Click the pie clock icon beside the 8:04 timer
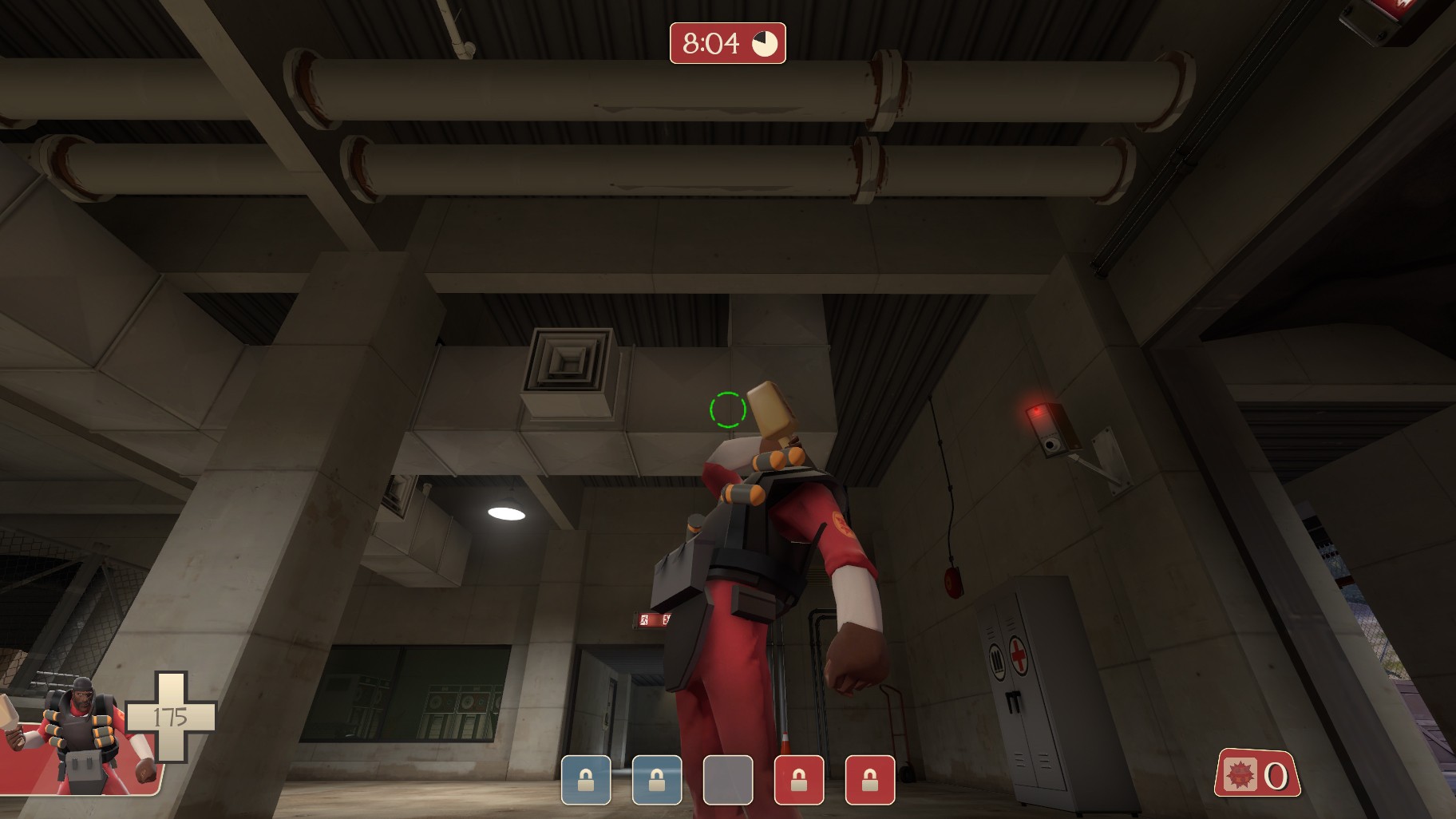The height and width of the screenshot is (819, 1456). click(x=765, y=45)
